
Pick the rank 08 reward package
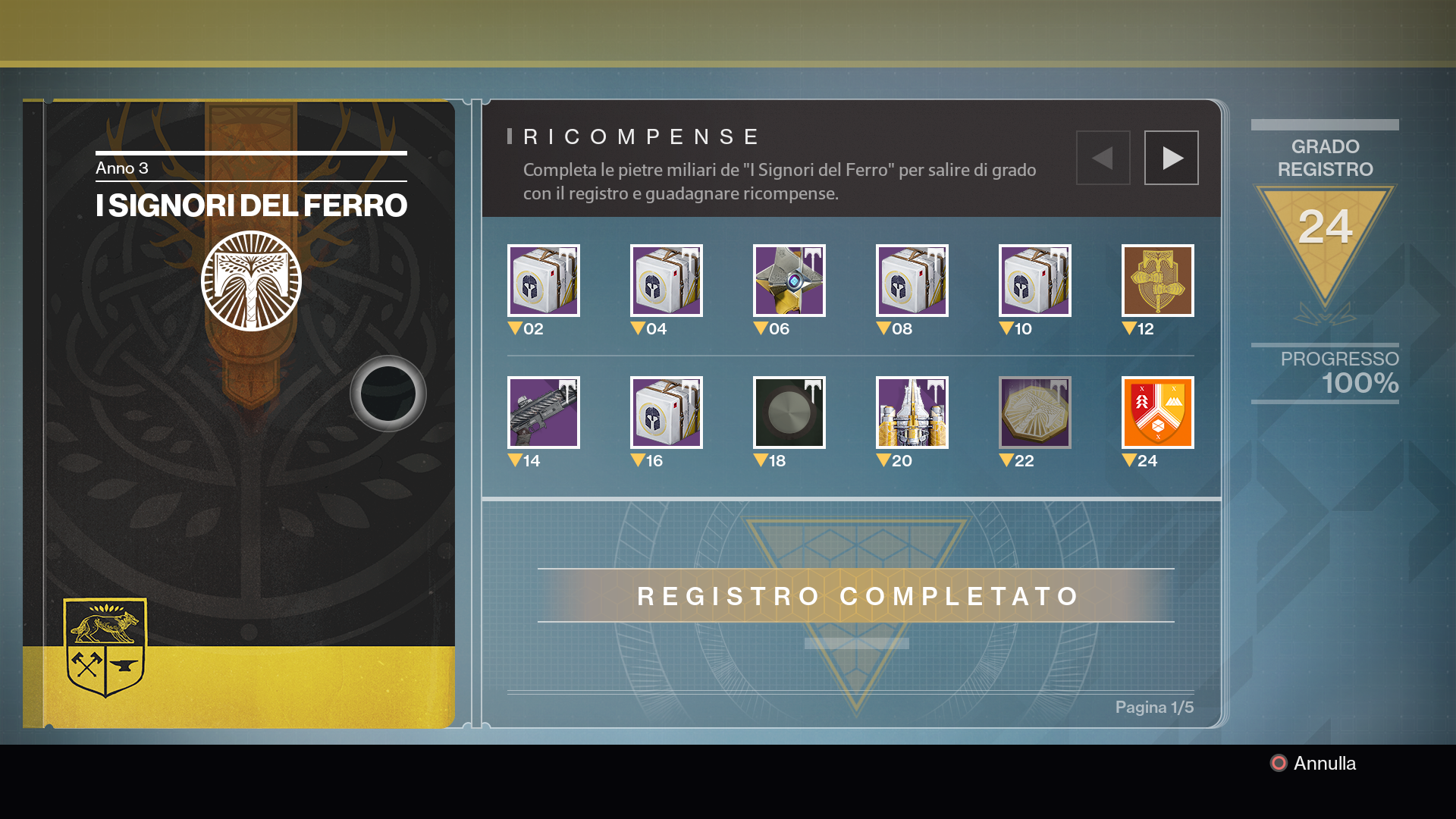(x=912, y=281)
